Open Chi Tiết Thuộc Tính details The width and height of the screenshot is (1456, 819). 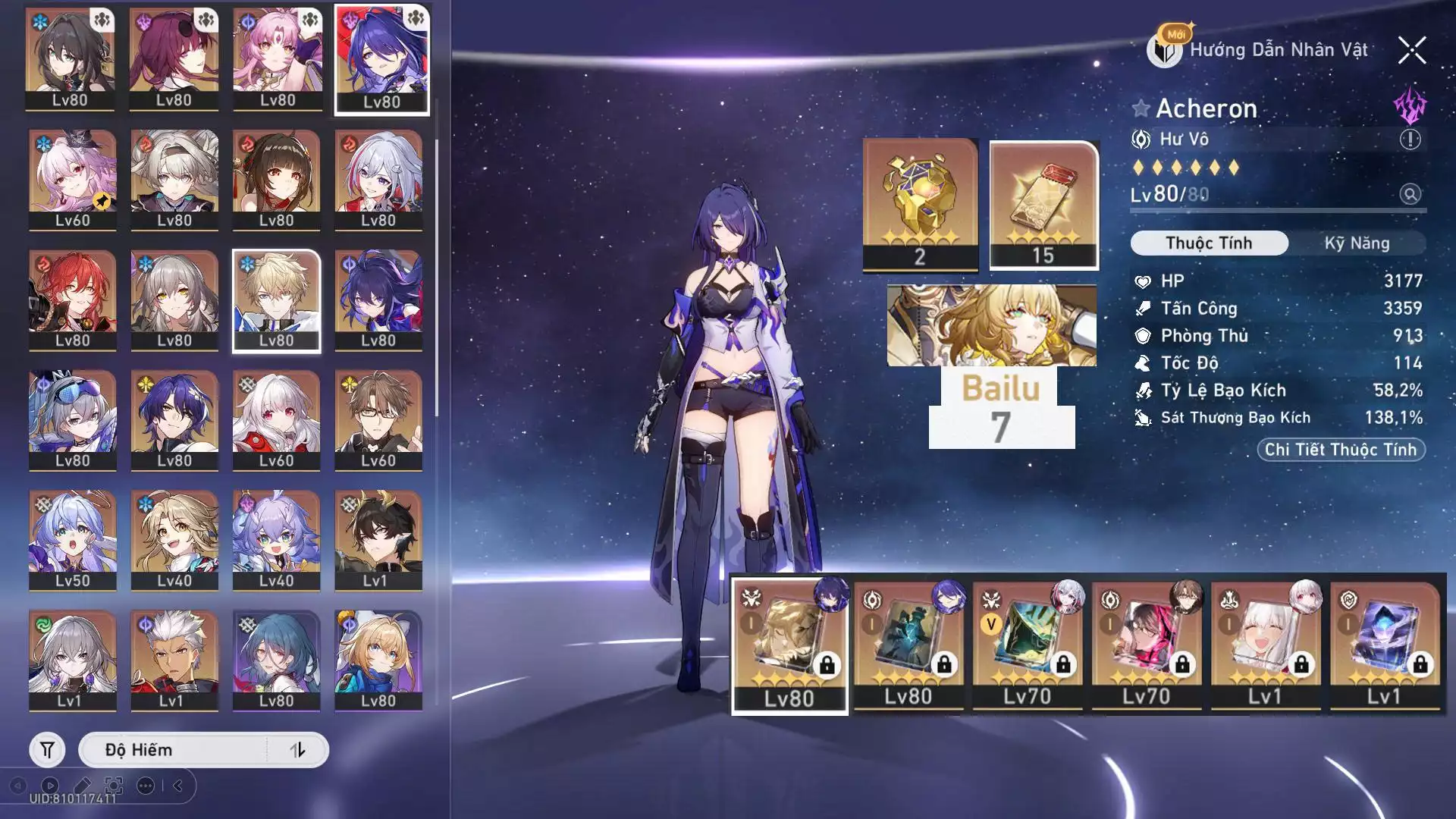click(1341, 450)
